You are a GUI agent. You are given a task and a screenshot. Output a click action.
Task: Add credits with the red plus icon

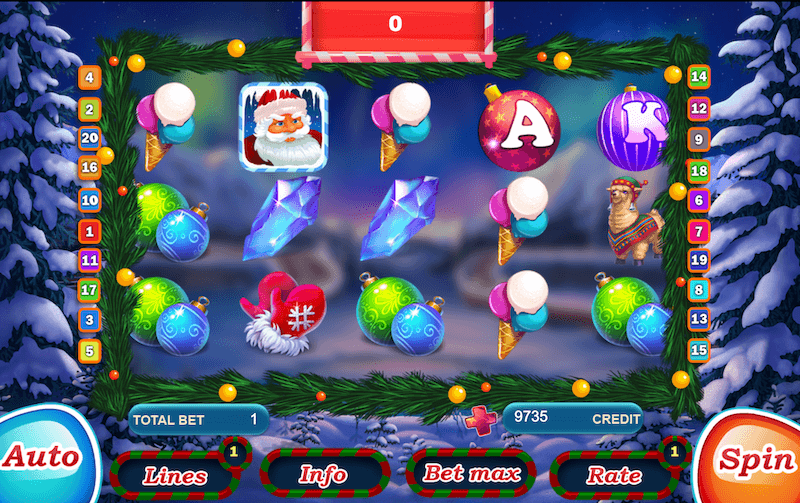(479, 418)
